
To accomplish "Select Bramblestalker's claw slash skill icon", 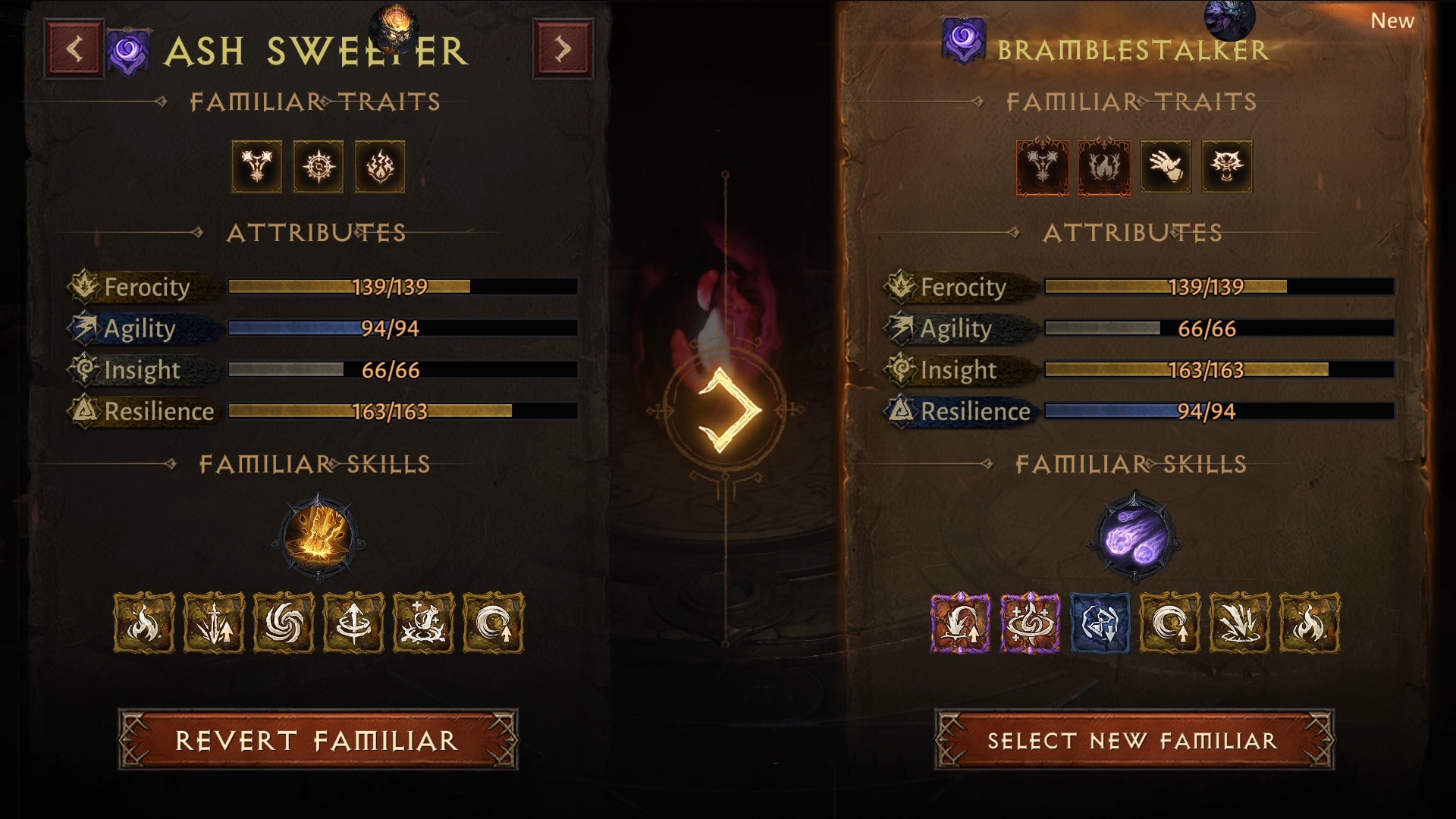I will (1239, 623).
